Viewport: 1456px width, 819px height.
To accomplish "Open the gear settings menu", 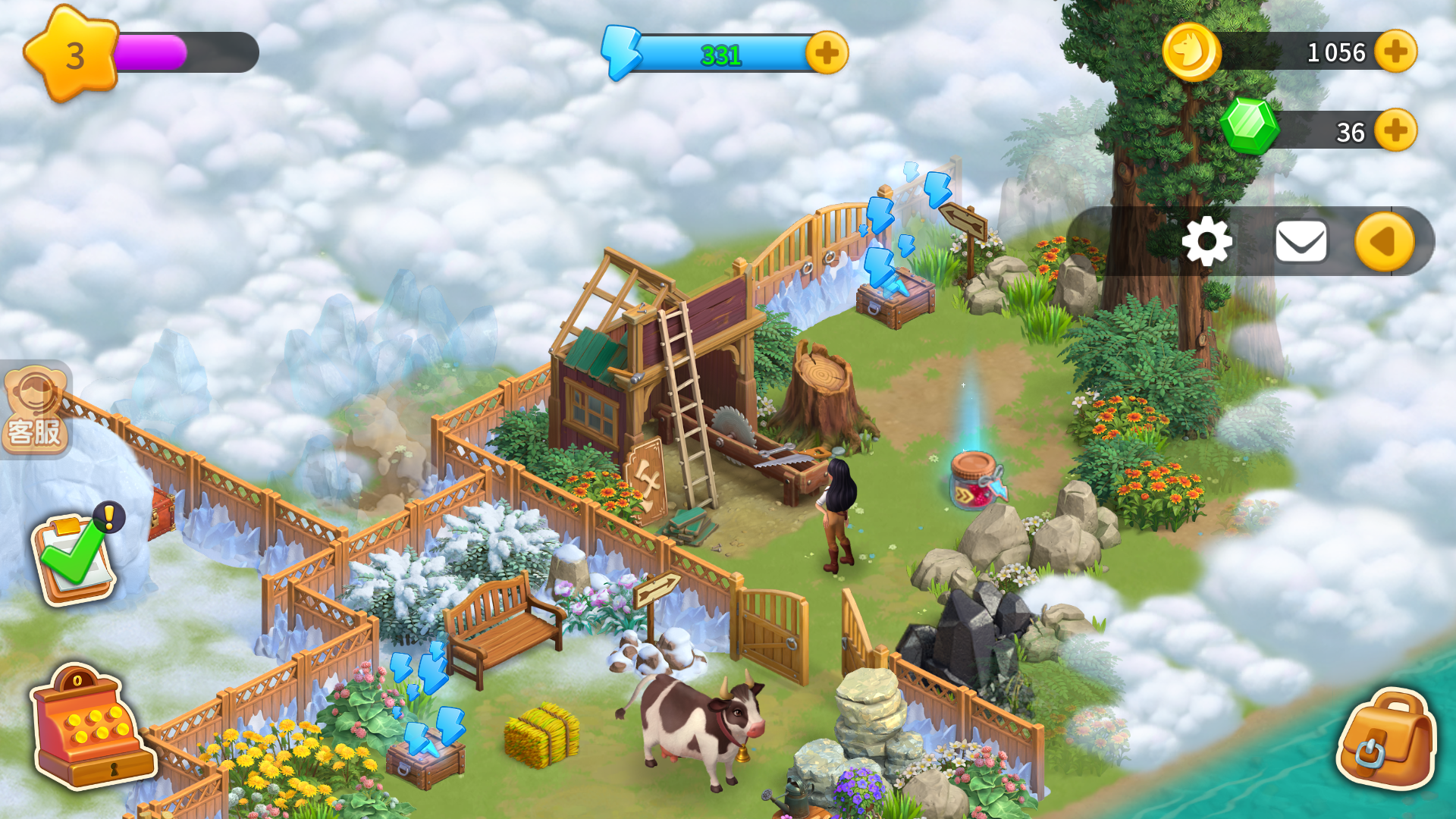I will tap(1207, 242).
